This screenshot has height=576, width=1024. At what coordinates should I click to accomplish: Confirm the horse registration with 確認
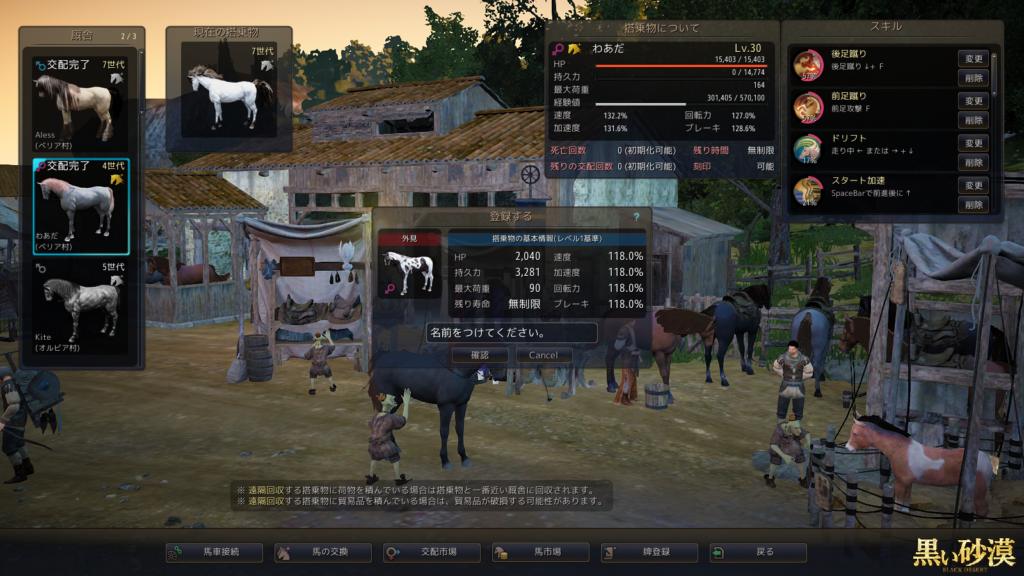(478, 355)
